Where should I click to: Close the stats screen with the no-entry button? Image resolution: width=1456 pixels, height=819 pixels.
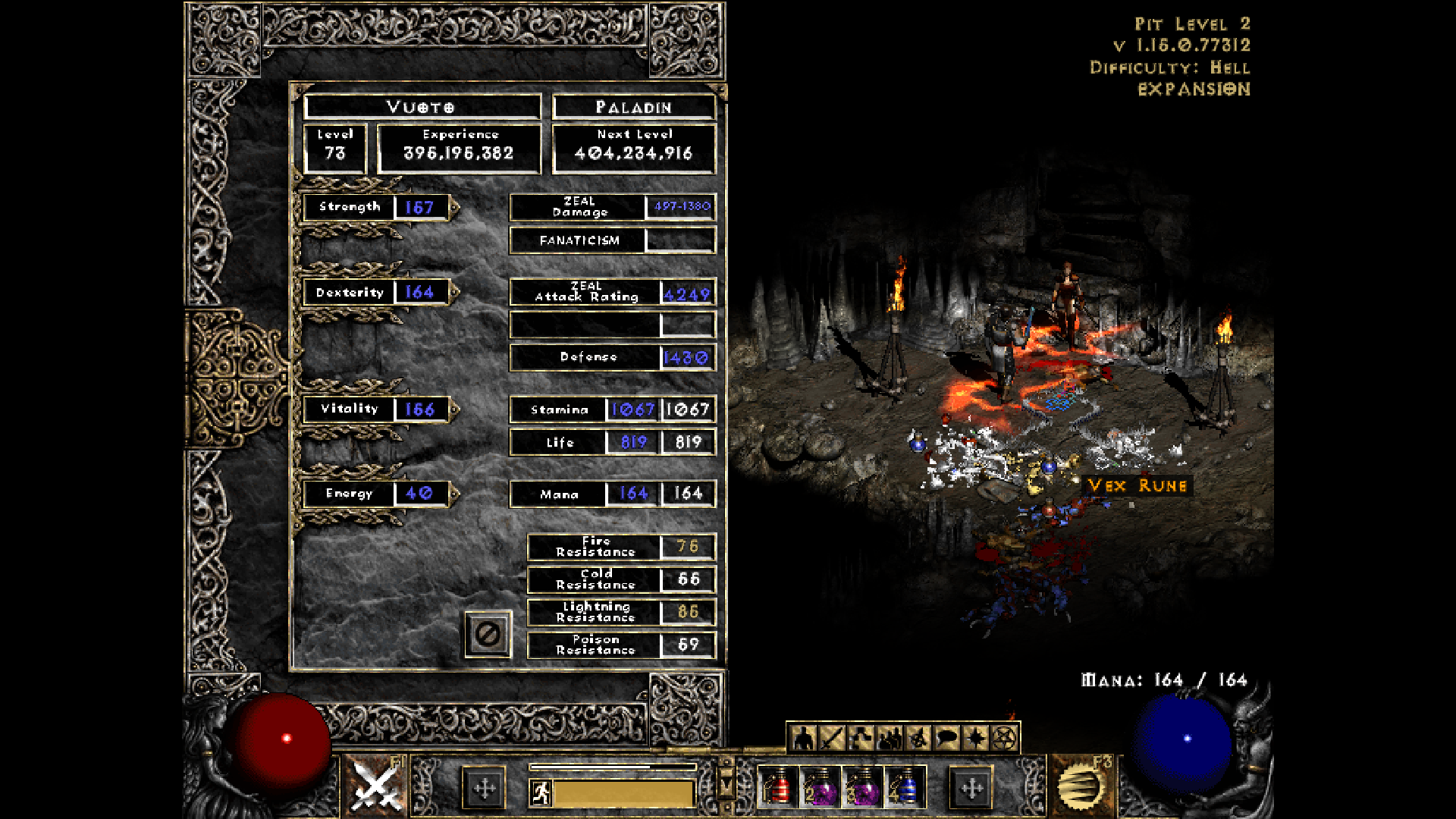point(489,635)
